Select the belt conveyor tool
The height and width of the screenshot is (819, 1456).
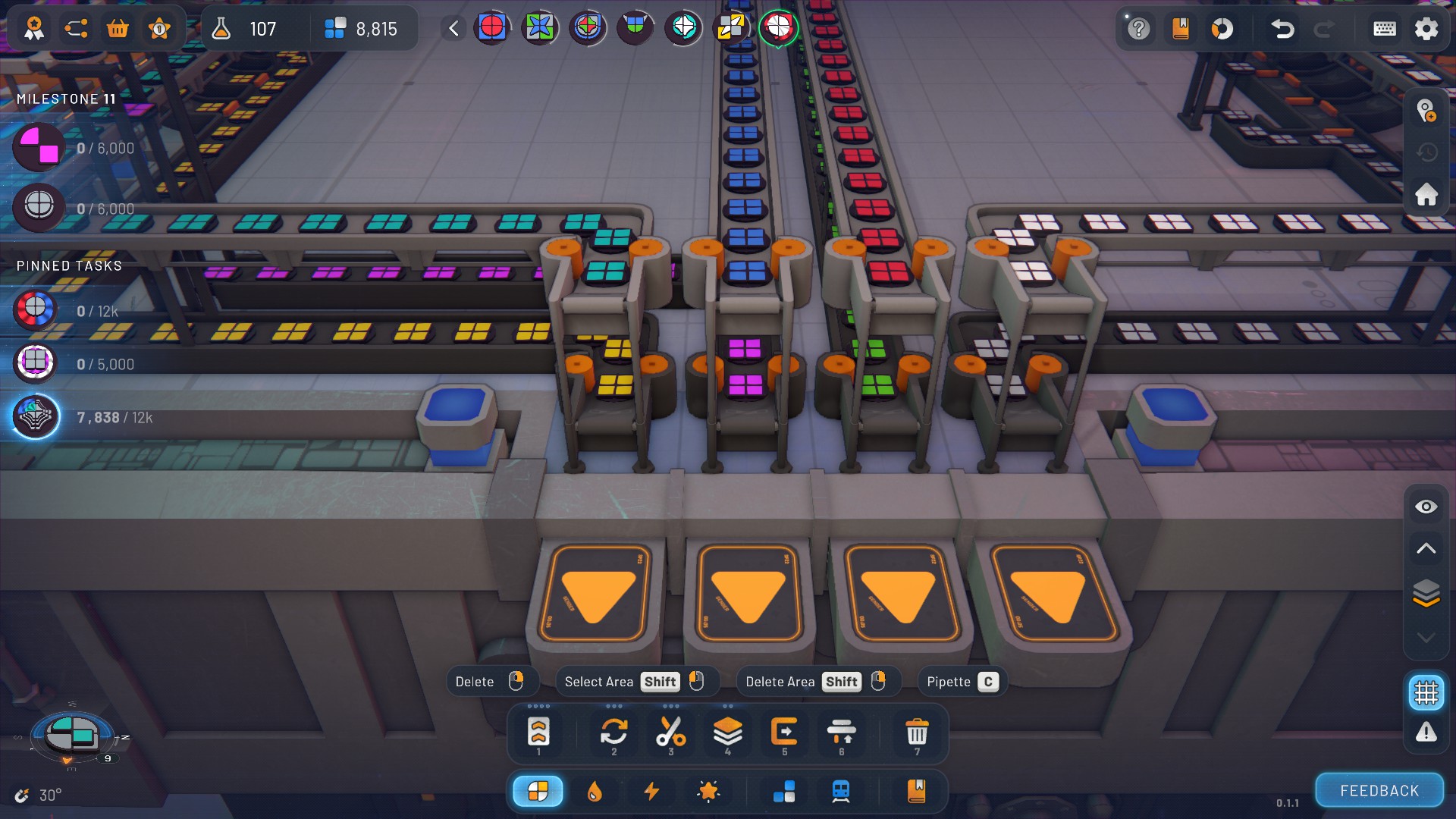538,733
